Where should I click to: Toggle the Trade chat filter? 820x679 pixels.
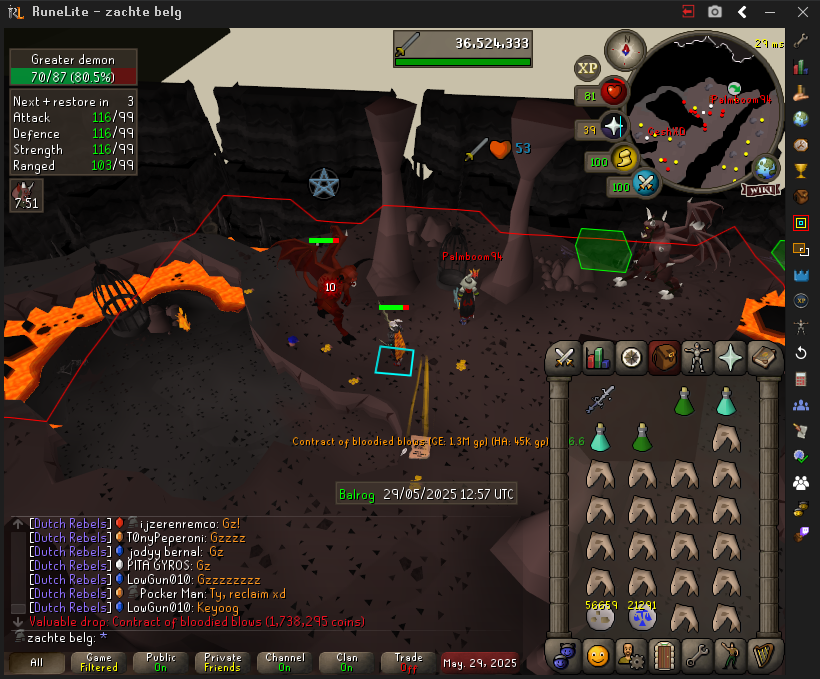[408, 662]
